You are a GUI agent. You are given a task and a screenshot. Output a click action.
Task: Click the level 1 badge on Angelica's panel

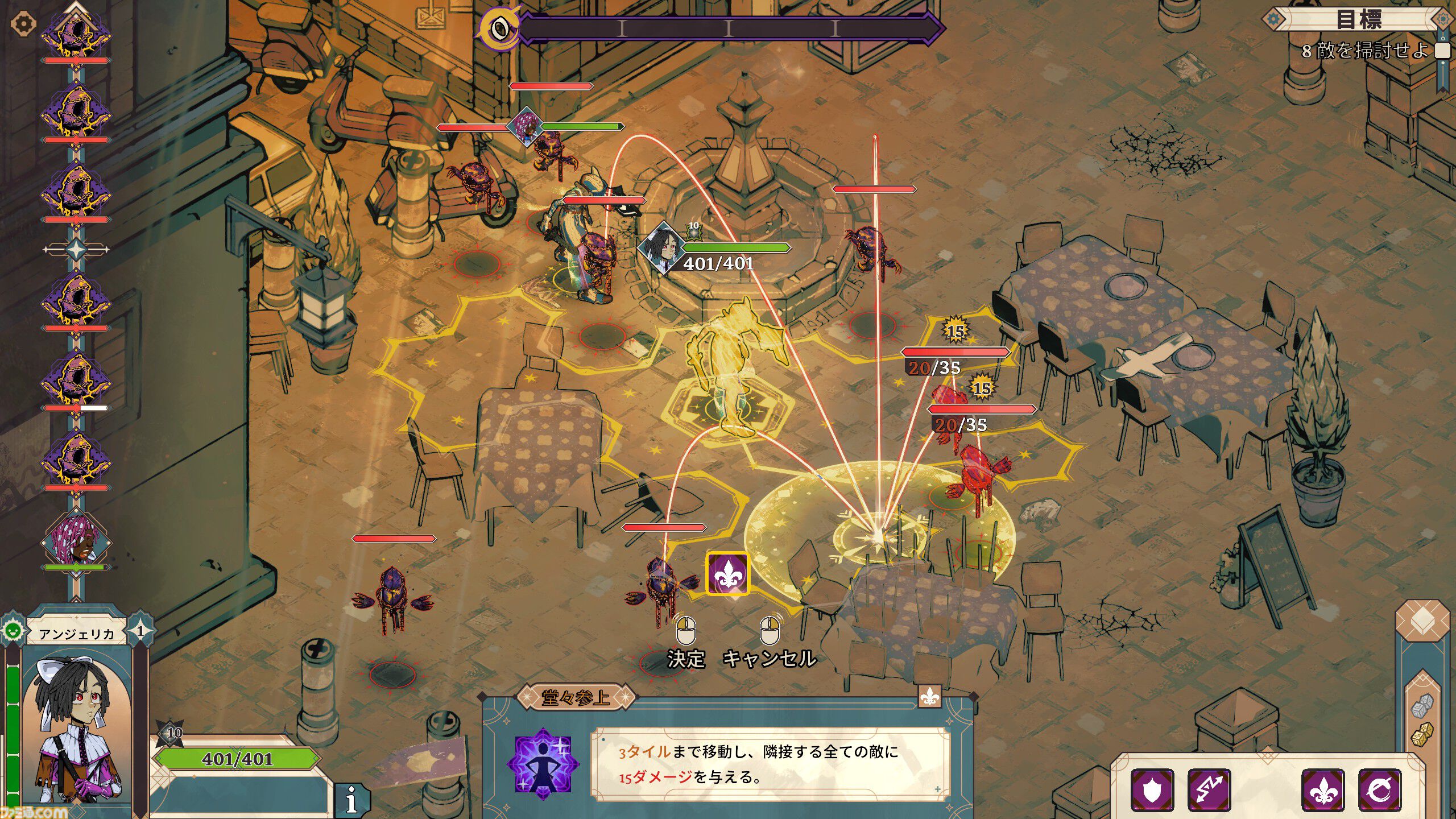[140, 632]
